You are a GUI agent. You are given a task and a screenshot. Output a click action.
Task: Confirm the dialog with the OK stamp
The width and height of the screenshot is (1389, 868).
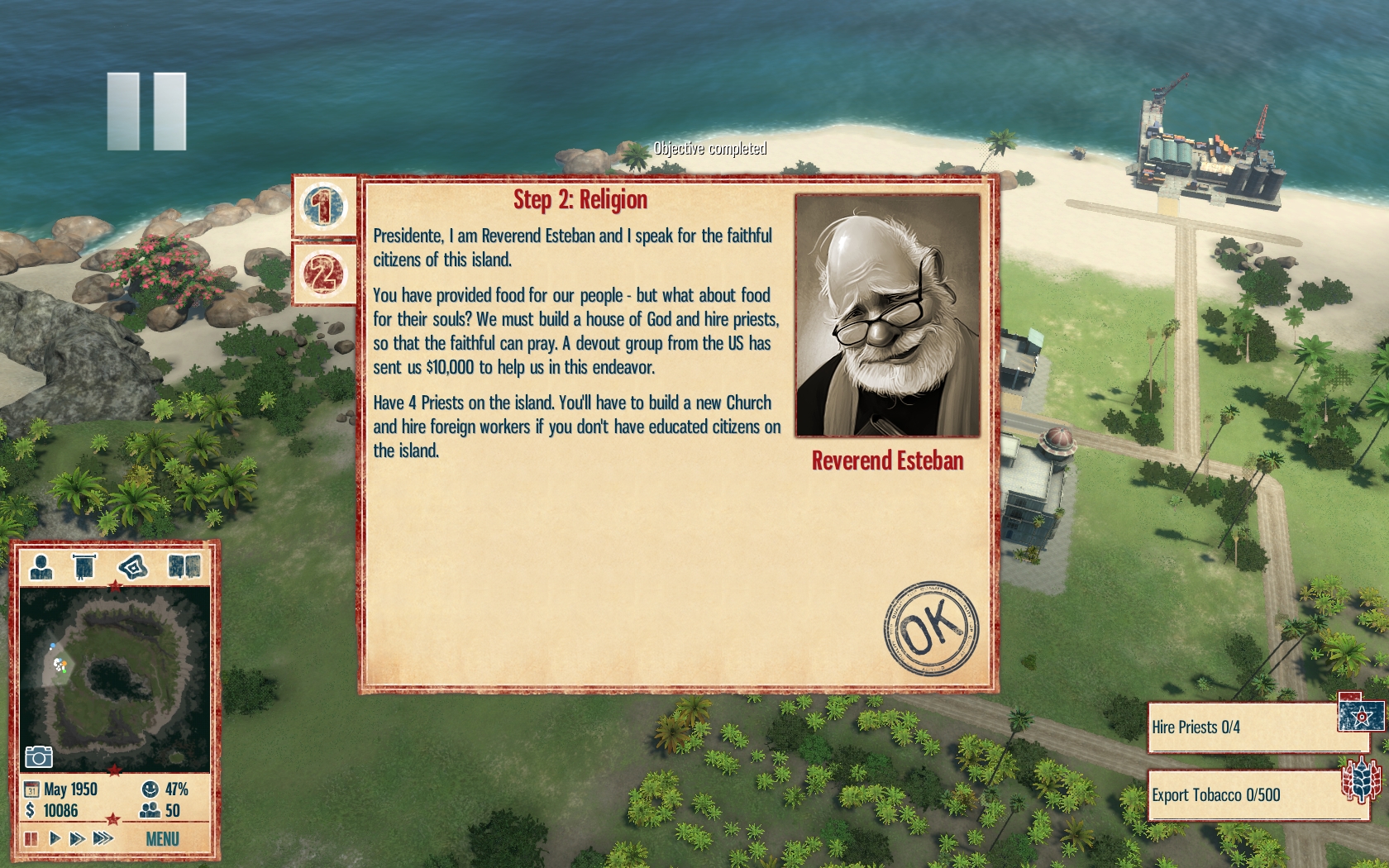click(931, 628)
